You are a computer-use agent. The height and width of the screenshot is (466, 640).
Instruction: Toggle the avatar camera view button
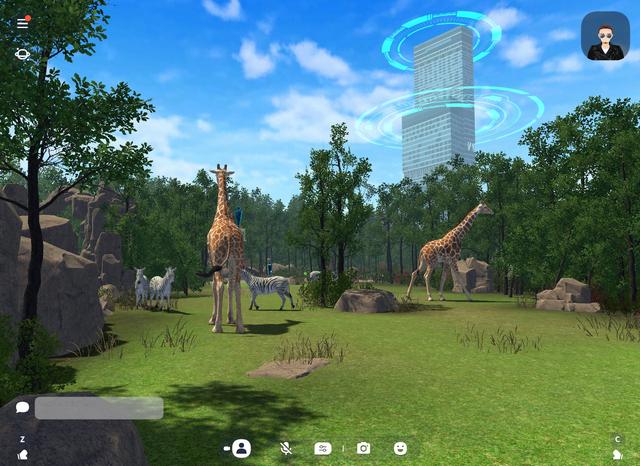[240, 448]
